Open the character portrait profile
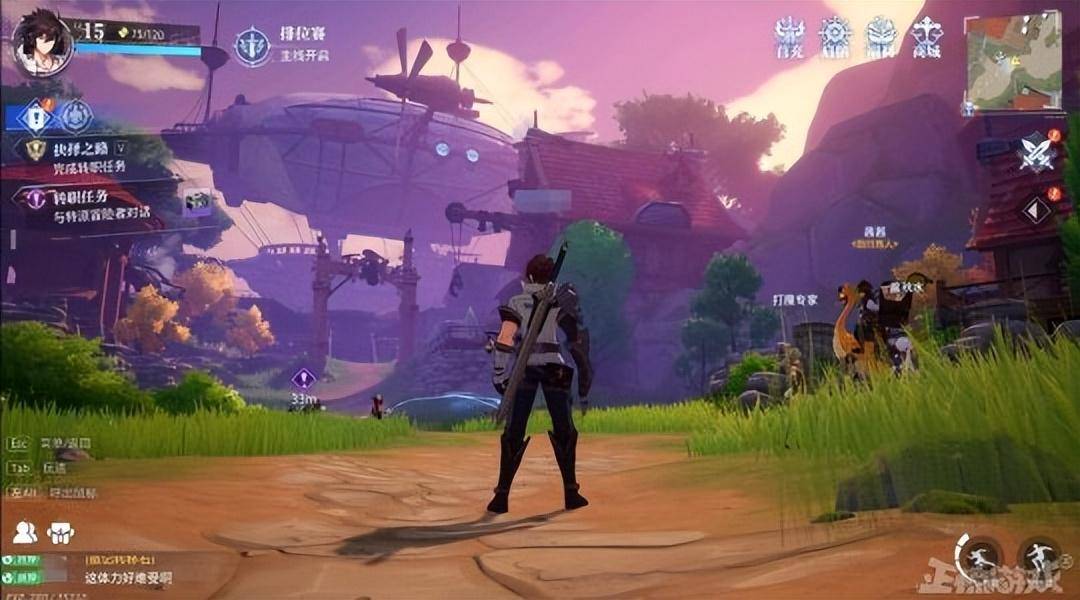The height and width of the screenshot is (600, 1080). click(42, 43)
